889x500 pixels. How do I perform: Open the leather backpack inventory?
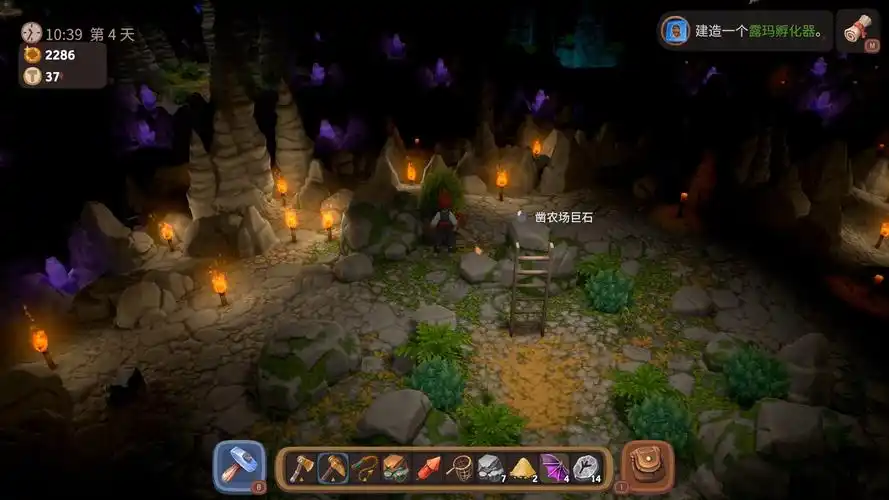[647, 466]
